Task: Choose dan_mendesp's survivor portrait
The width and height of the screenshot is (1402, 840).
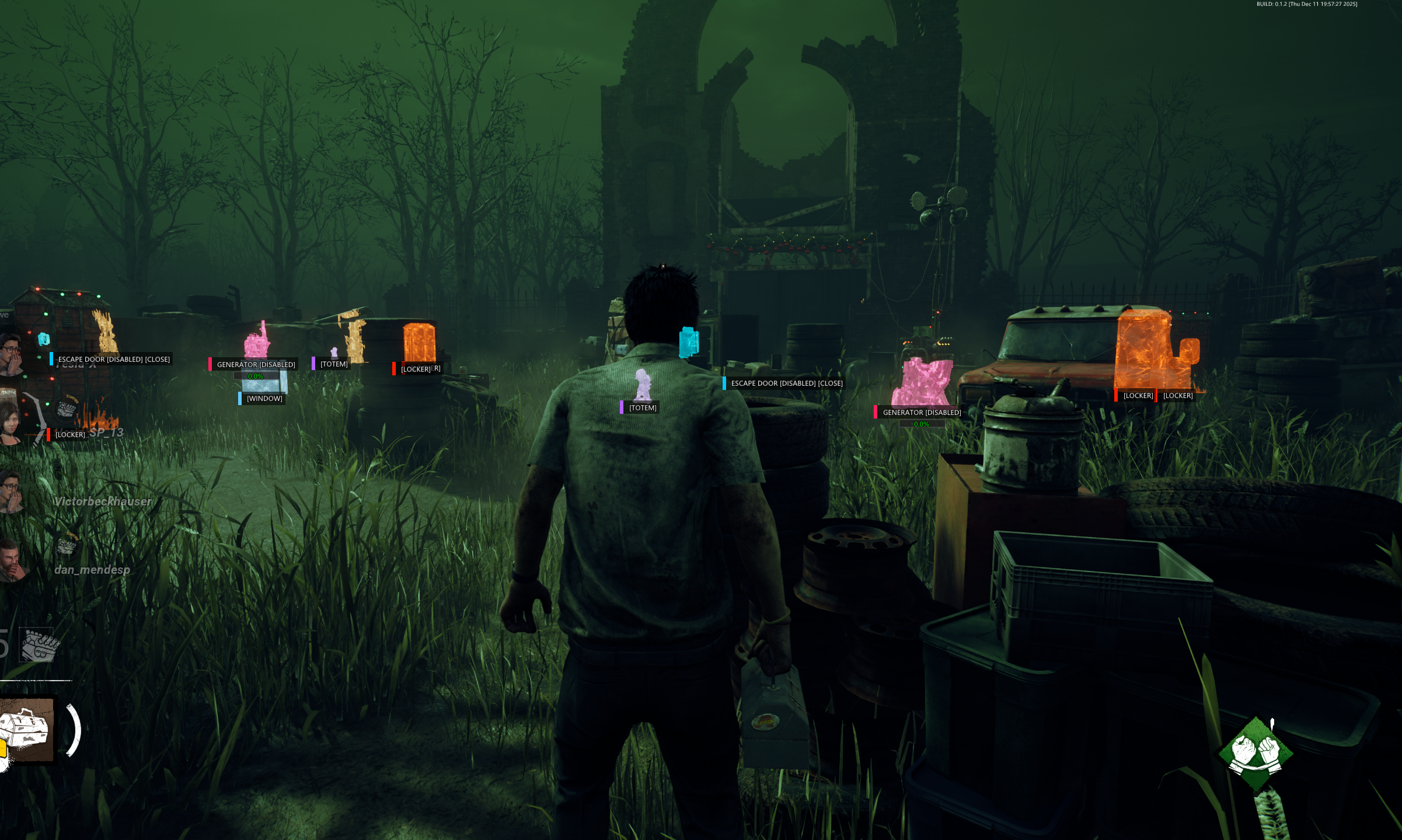Action: [x=11, y=561]
